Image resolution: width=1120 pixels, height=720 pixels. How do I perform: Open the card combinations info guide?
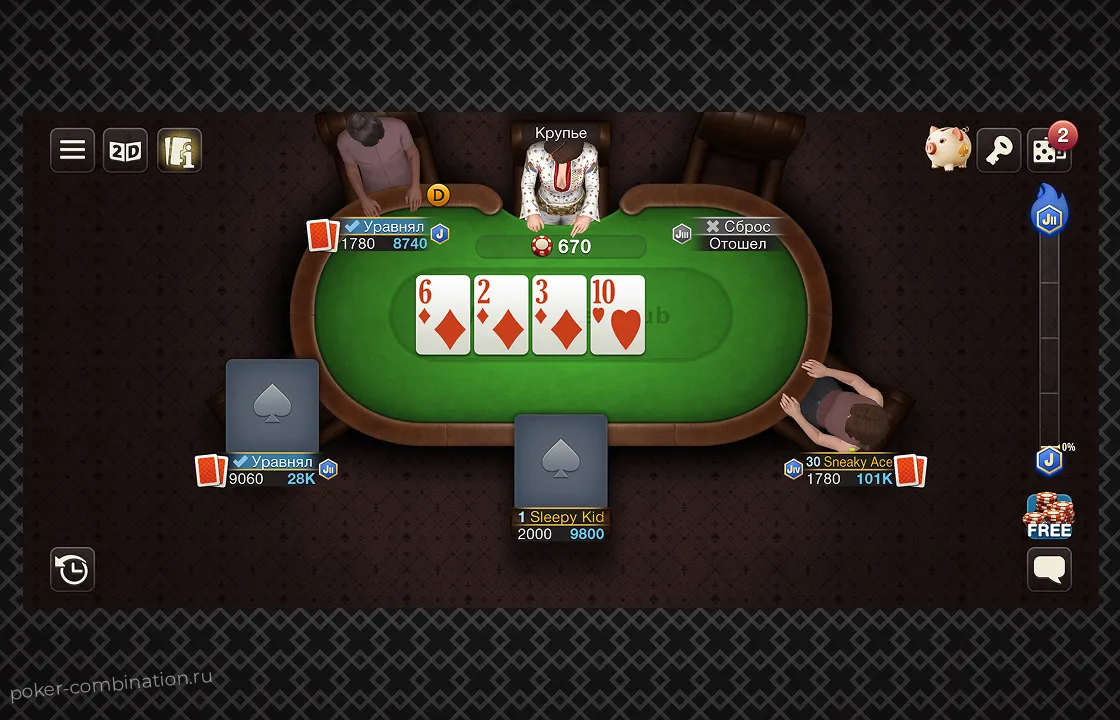click(x=179, y=150)
